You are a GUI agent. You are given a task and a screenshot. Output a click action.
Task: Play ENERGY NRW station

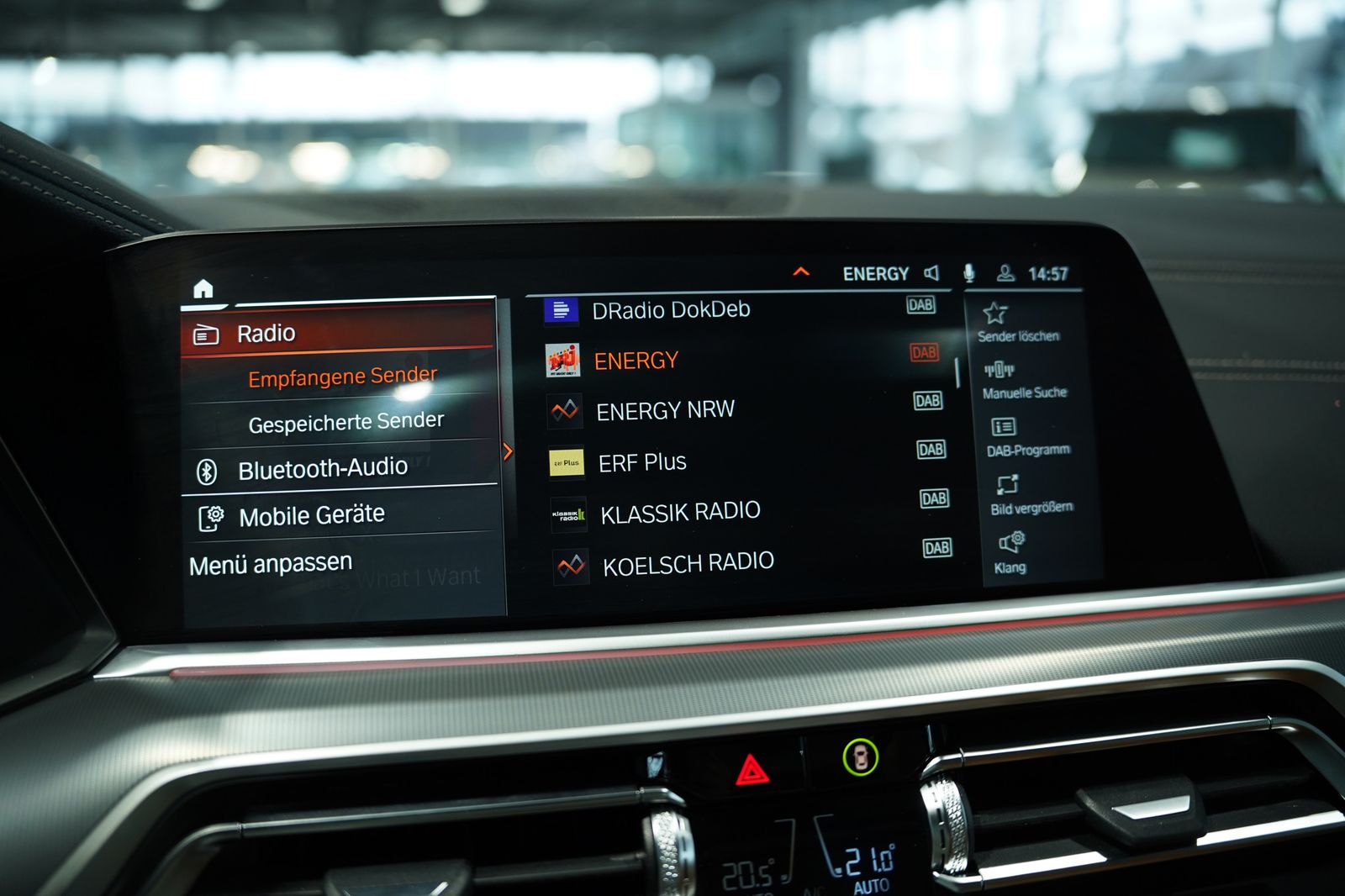click(x=665, y=411)
